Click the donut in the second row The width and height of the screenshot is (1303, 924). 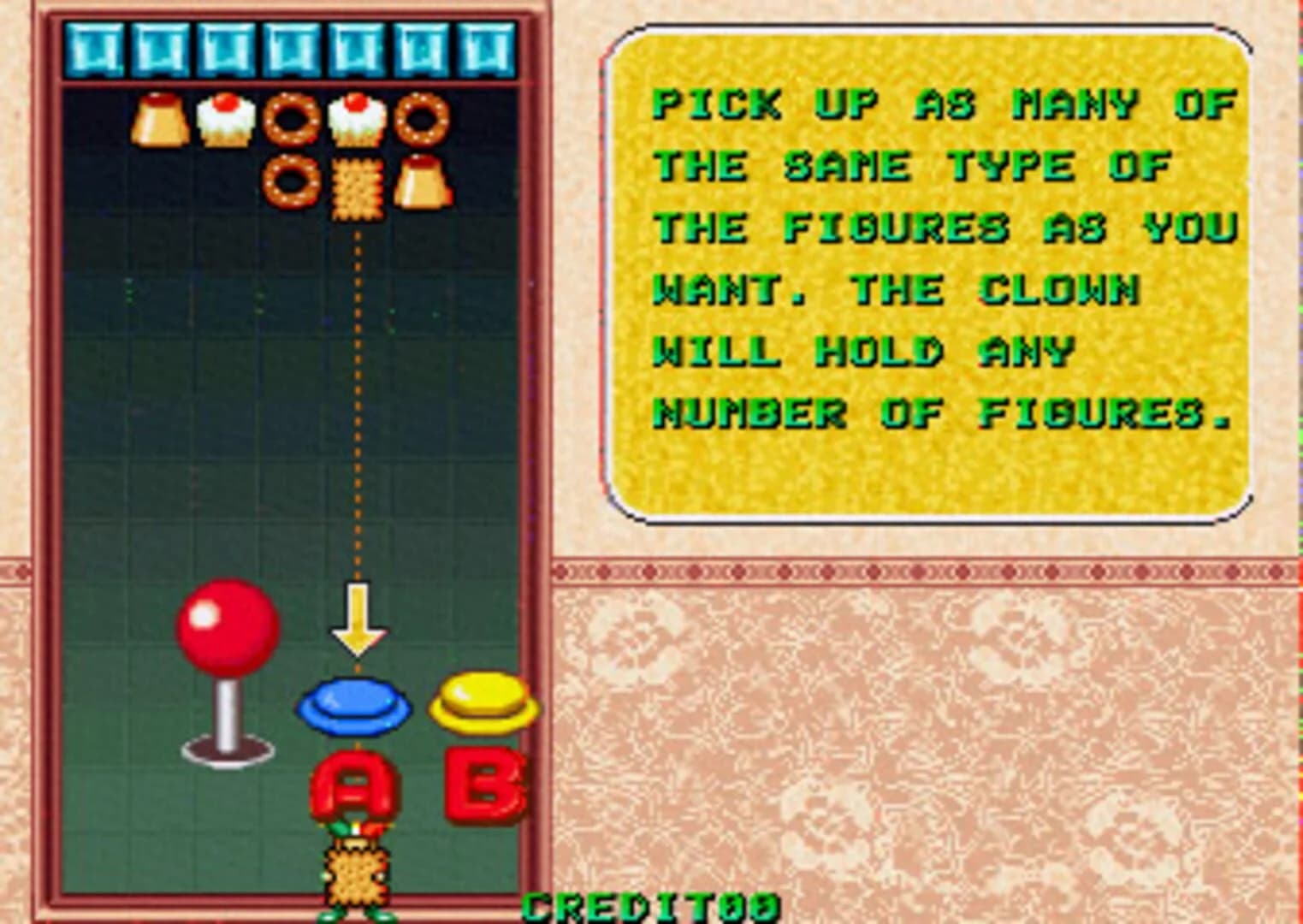(x=290, y=182)
